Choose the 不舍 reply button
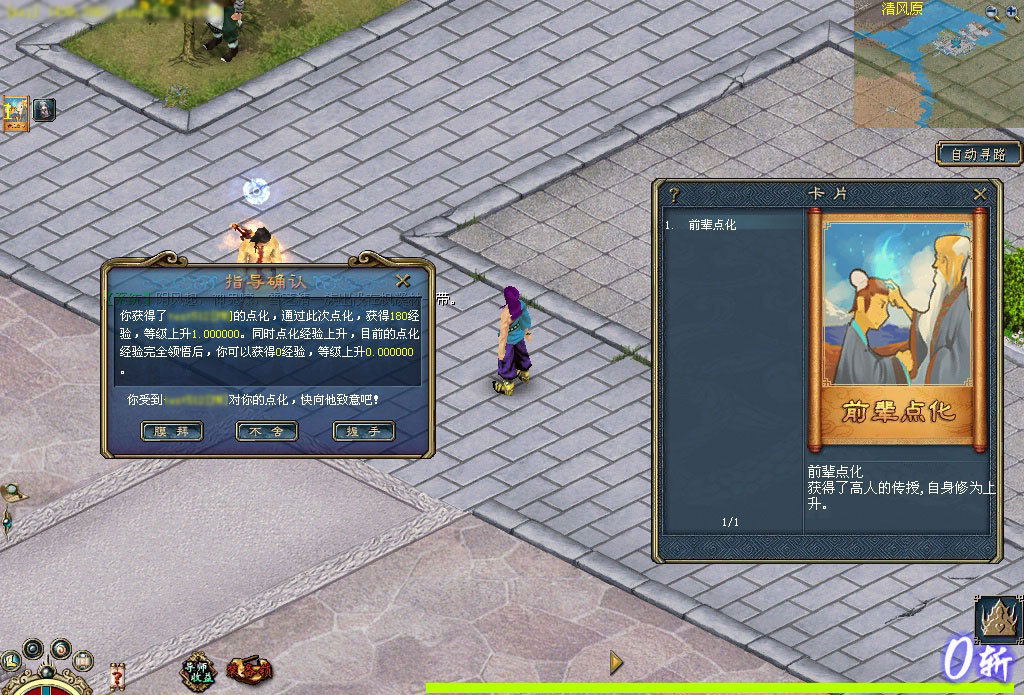This screenshot has height=695, width=1024. (x=267, y=432)
